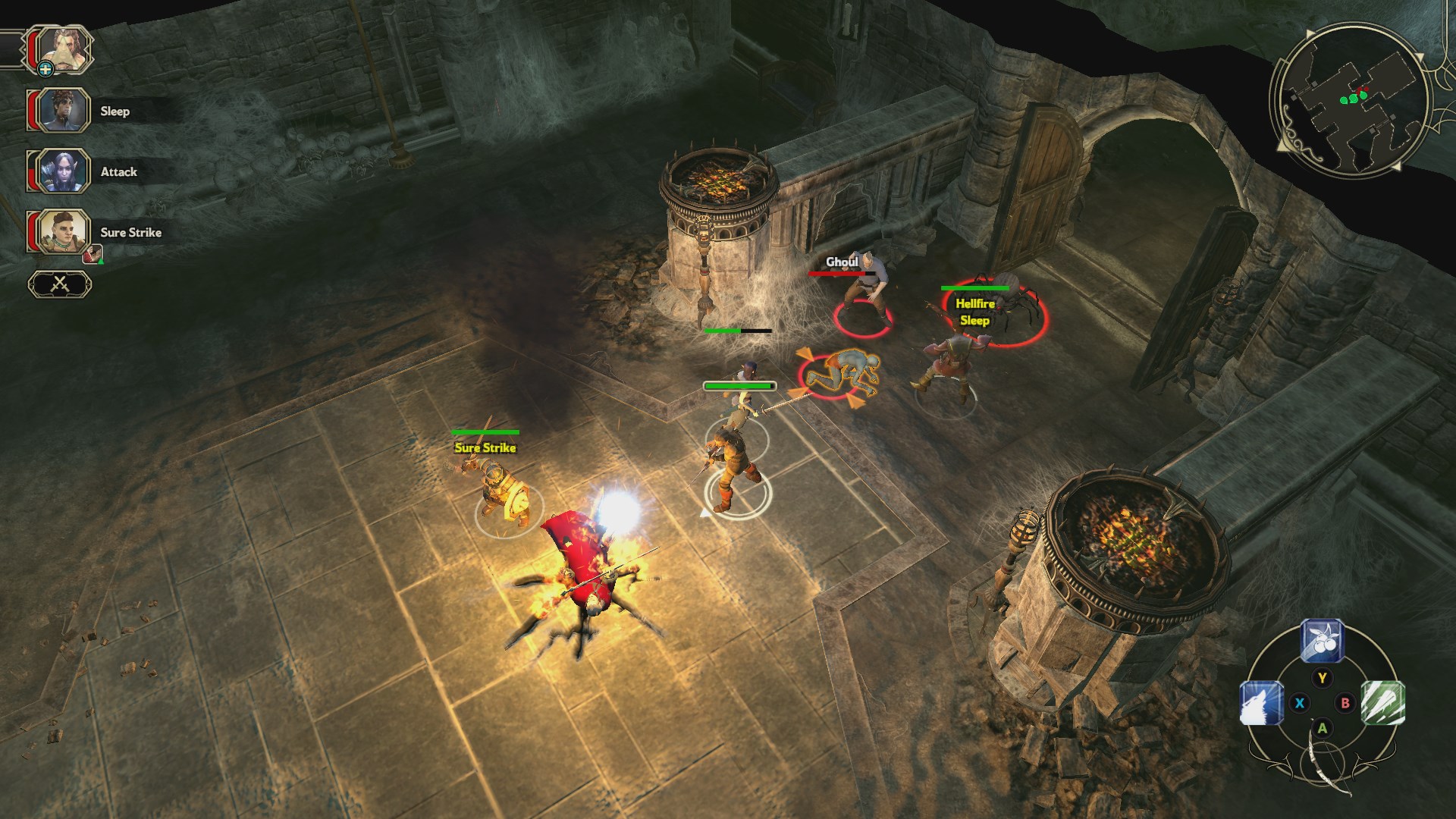The image size is (1456, 819).
Task: Click the Sleep action label beside the second portrait
Action: coord(114,111)
